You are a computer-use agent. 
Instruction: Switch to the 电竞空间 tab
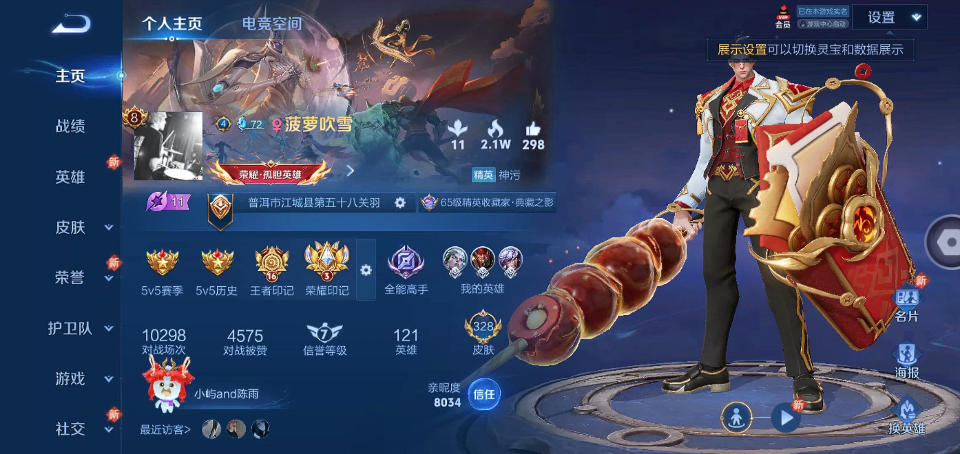coord(271,23)
